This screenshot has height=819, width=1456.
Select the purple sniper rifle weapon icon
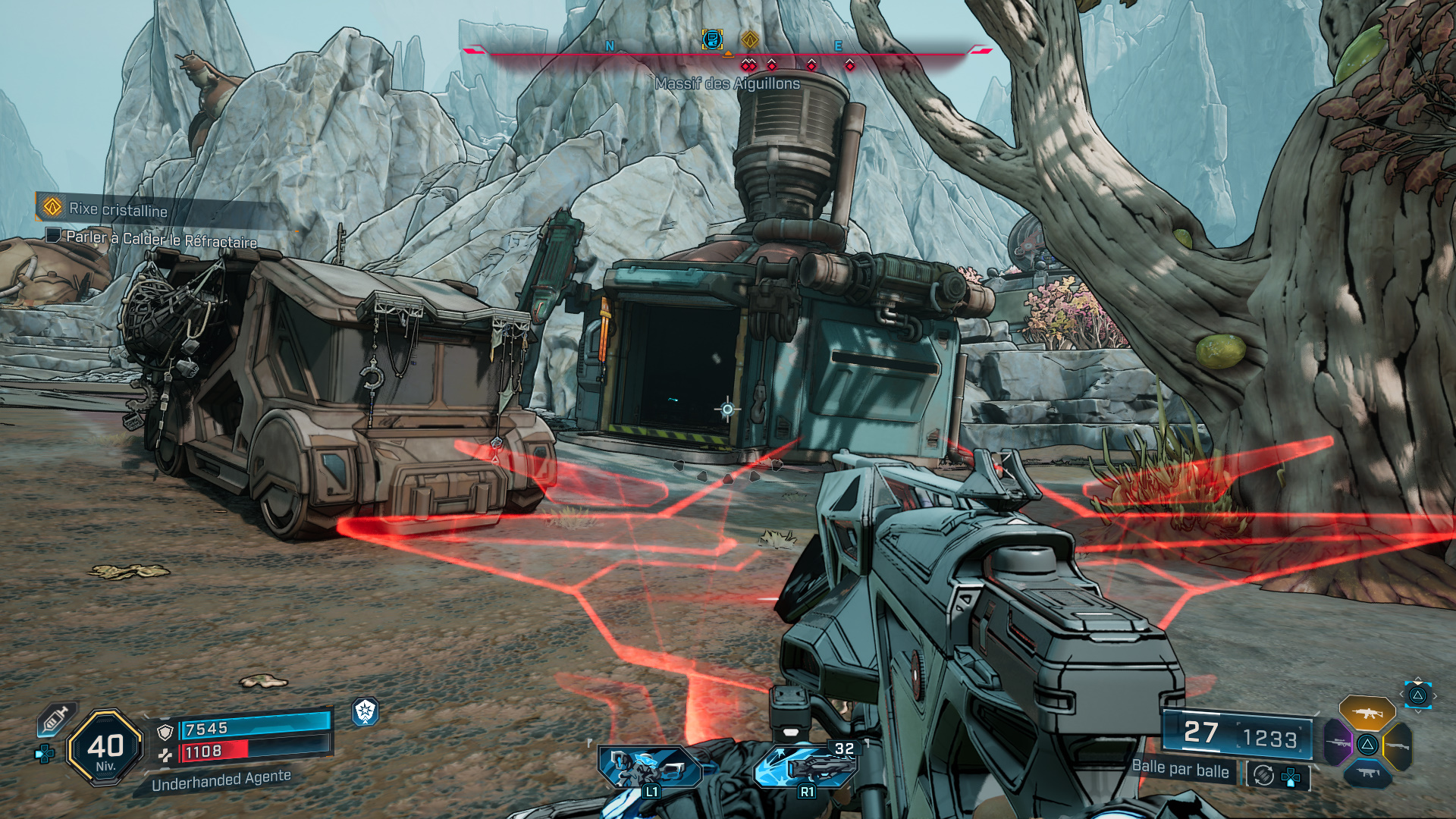[1338, 743]
